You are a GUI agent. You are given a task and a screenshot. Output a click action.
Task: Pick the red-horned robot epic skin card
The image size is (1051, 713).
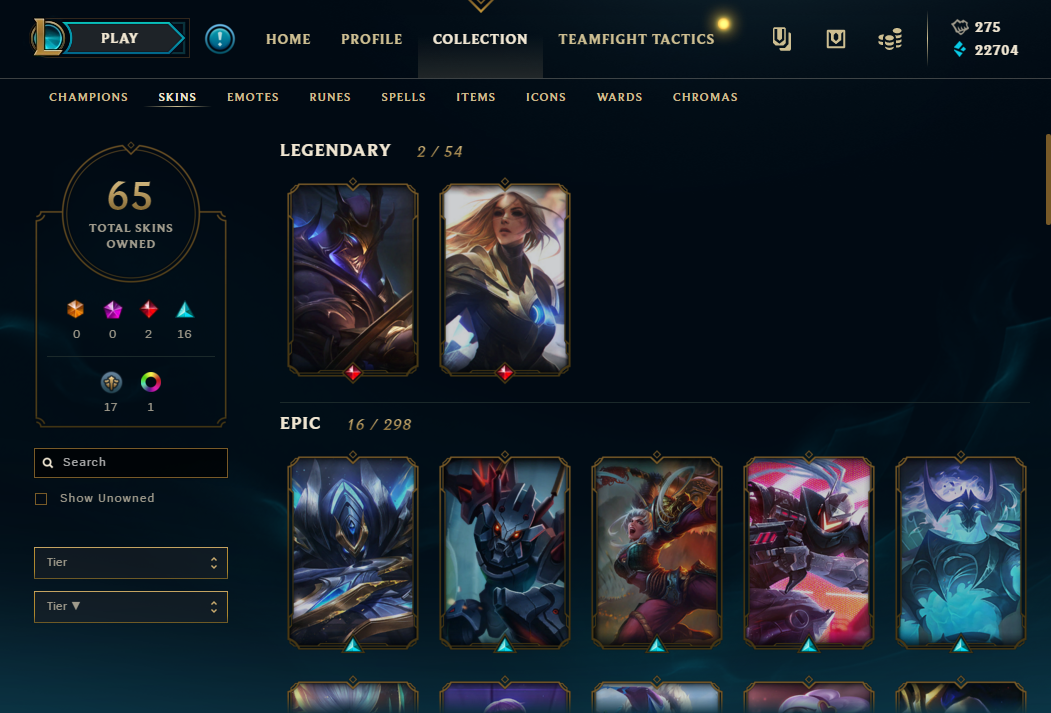coord(505,552)
